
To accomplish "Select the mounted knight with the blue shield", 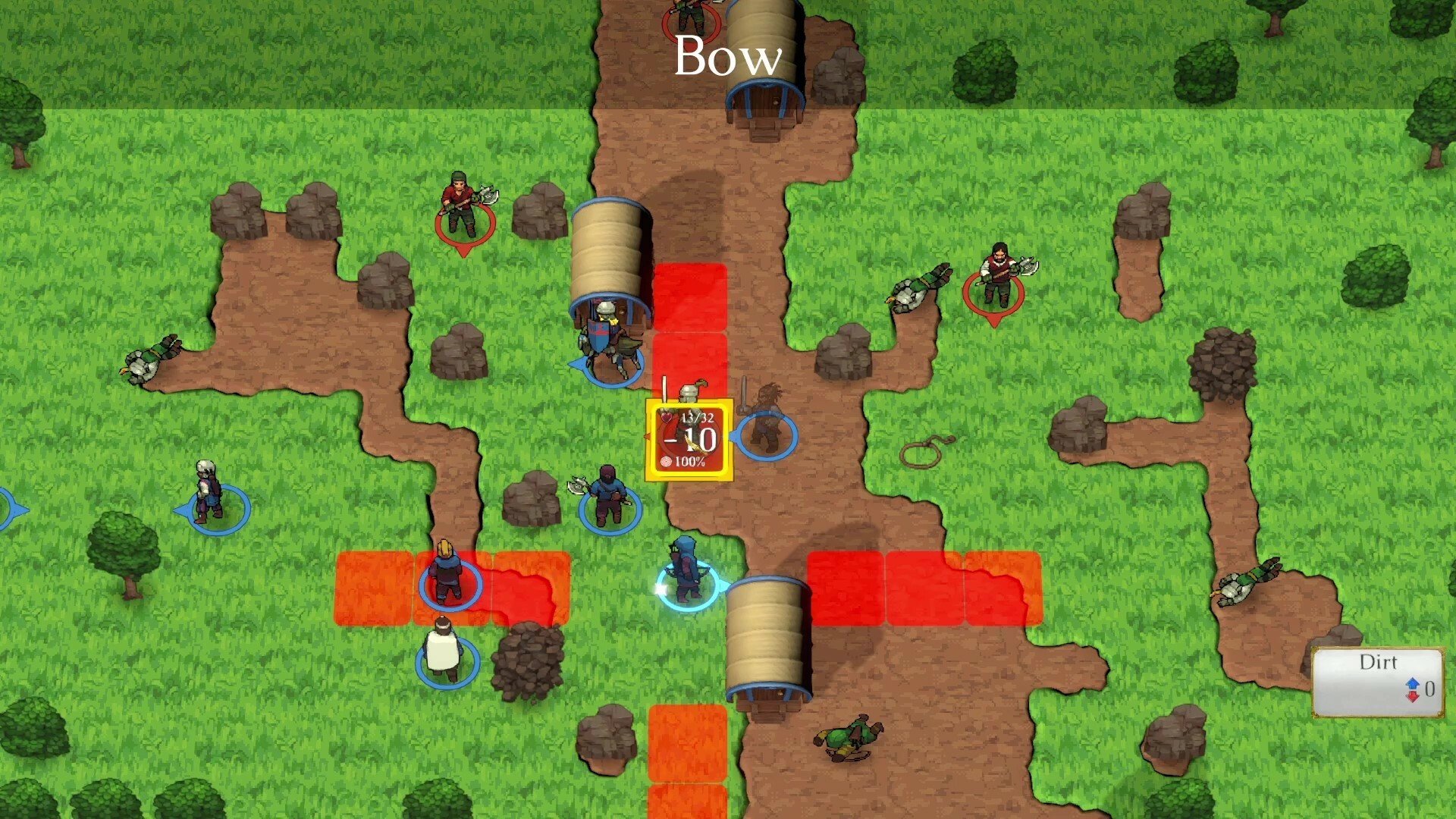I will [x=607, y=345].
